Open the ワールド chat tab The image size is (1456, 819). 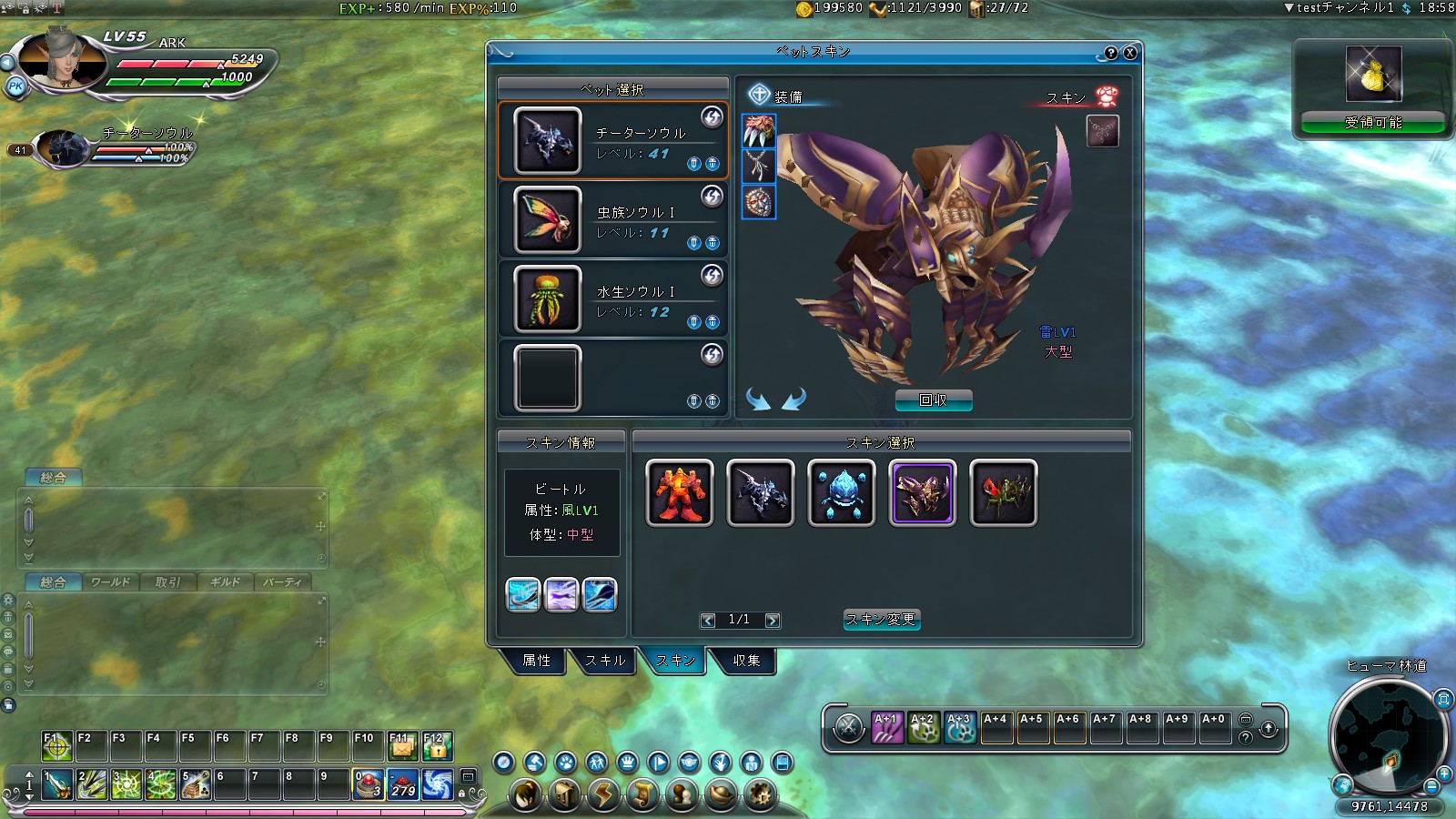pos(110,582)
